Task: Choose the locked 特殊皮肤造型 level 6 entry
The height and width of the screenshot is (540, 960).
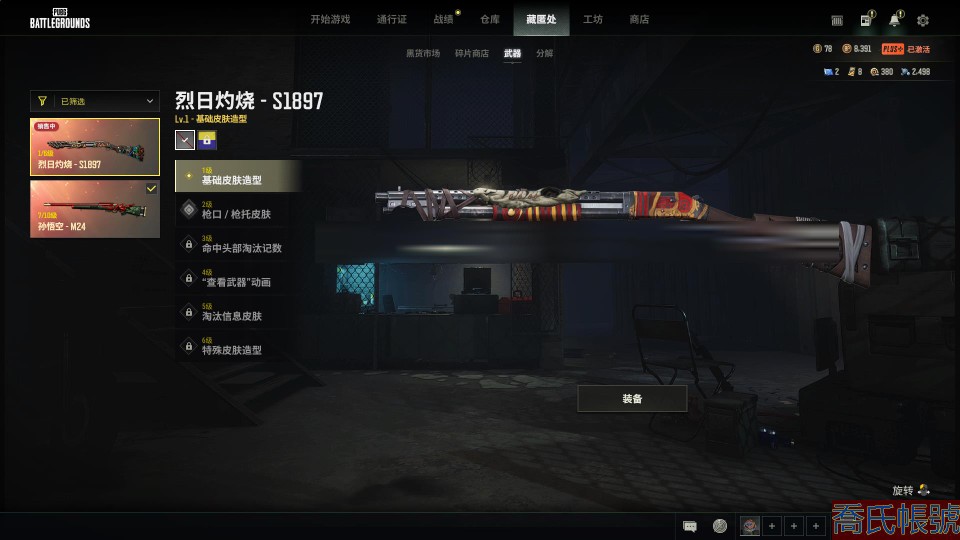Action: point(238,346)
